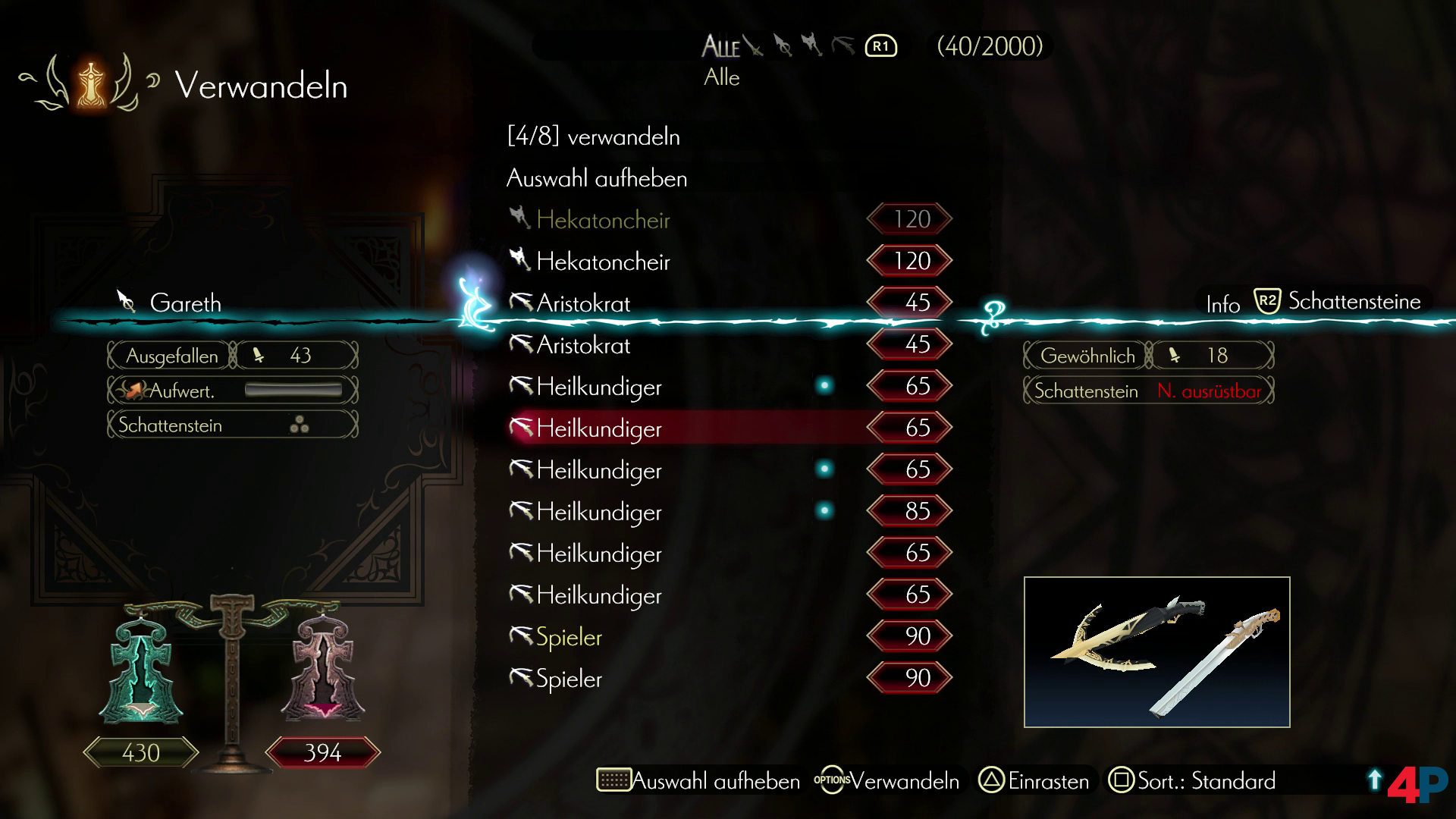Choose the yellow-text Spieler weapon row
Image resolution: width=1456 pixels, height=819 pixels.
pos(569,637)
